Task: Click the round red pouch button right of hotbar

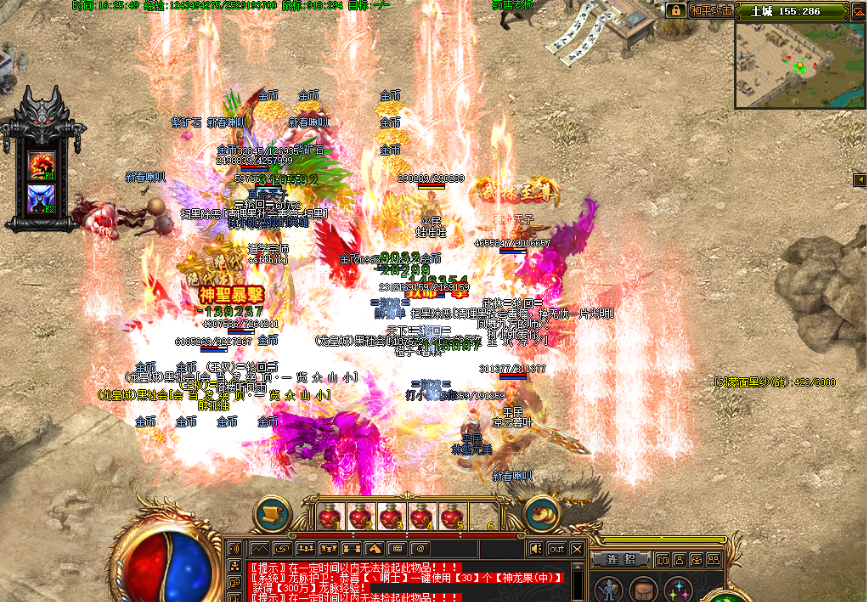Action: 542,513
